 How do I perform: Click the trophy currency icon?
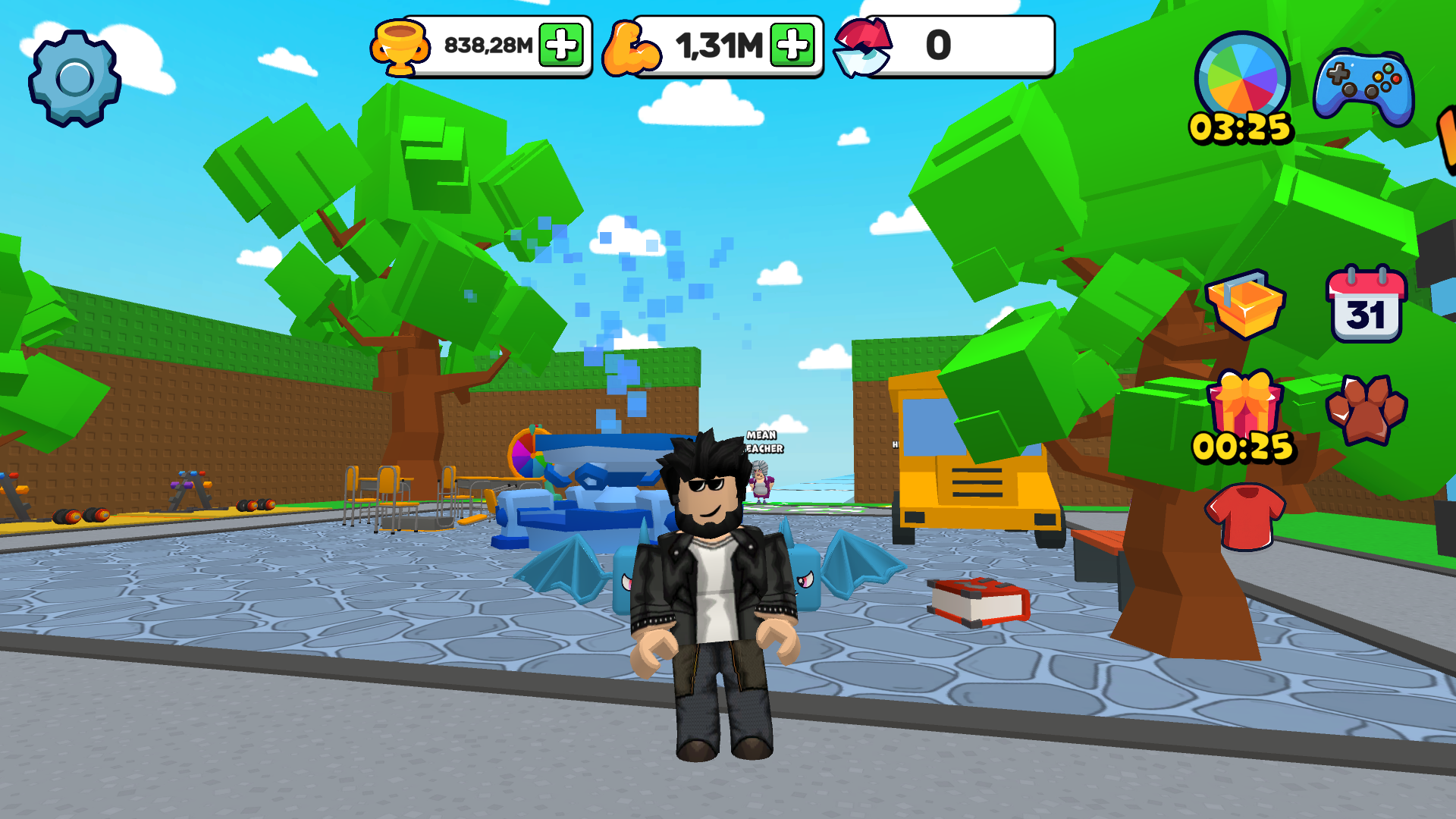tap(401, 45)
